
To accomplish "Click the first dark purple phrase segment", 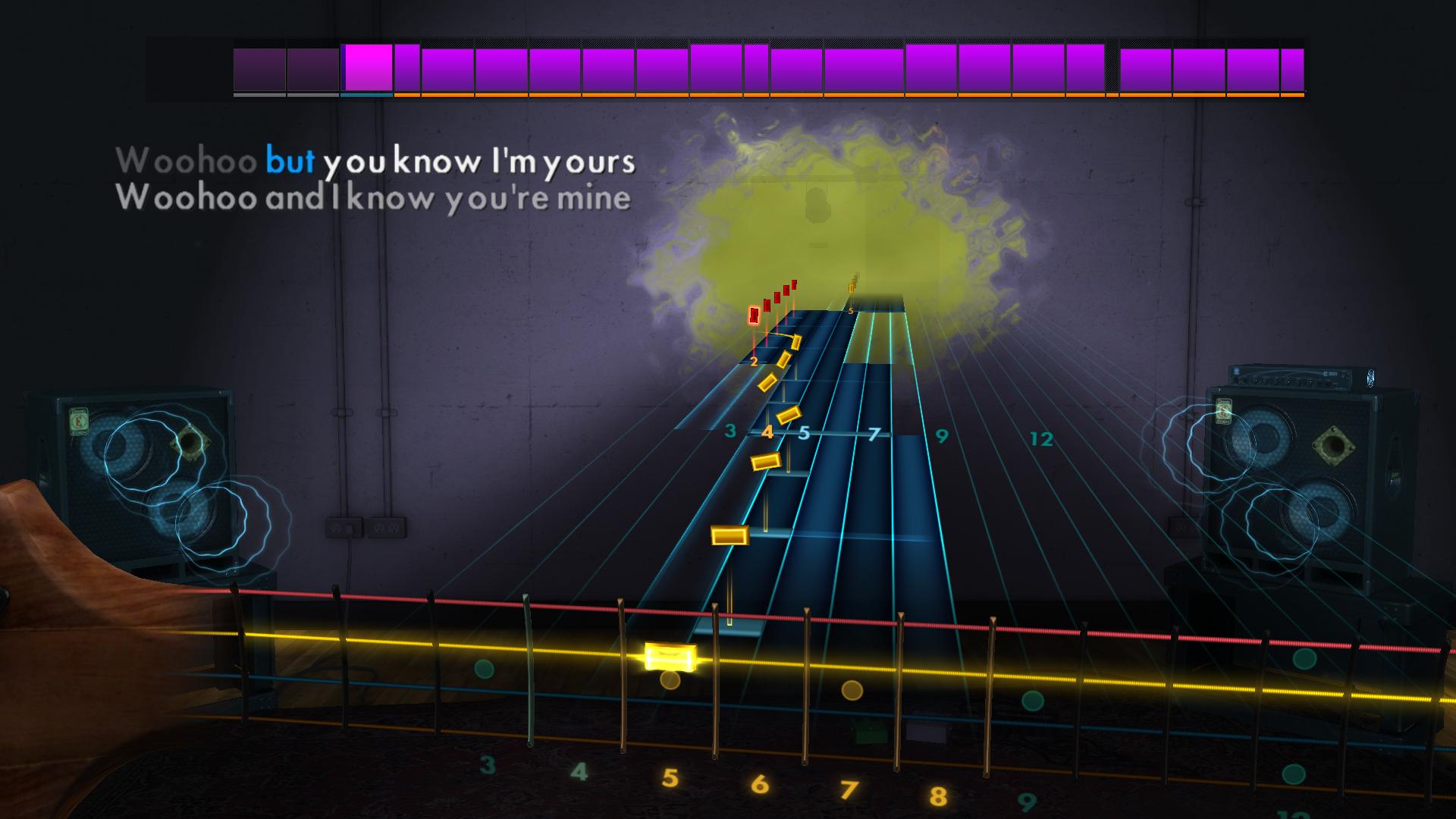I will pyautogui.click(x=258, y=68).
